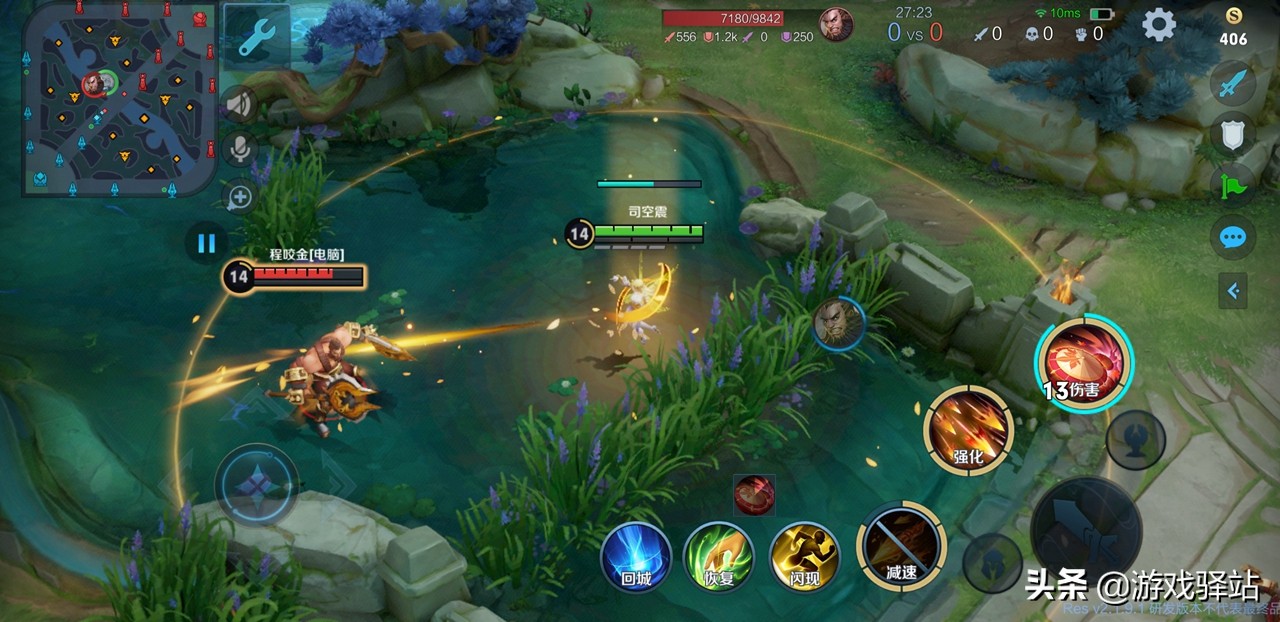Toggle the speaker sound button

240,102
